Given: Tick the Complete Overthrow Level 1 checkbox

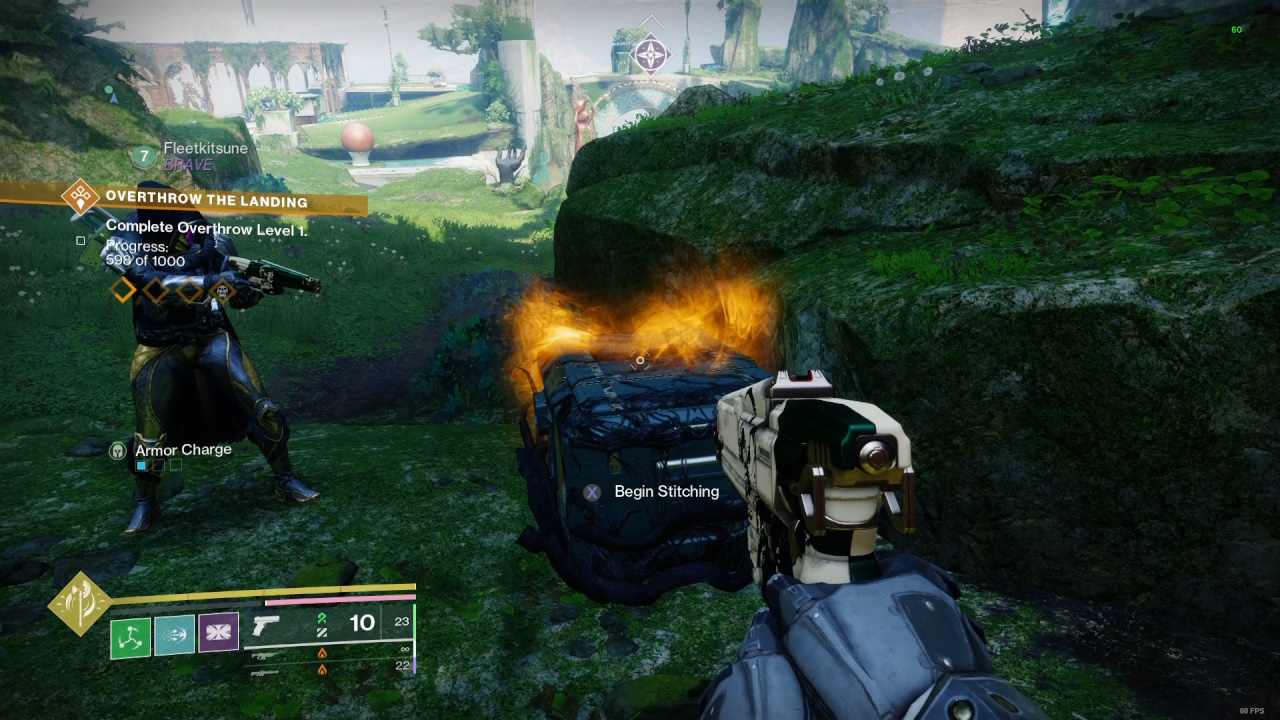Looking at the screenshot, I should coord(81,240).
